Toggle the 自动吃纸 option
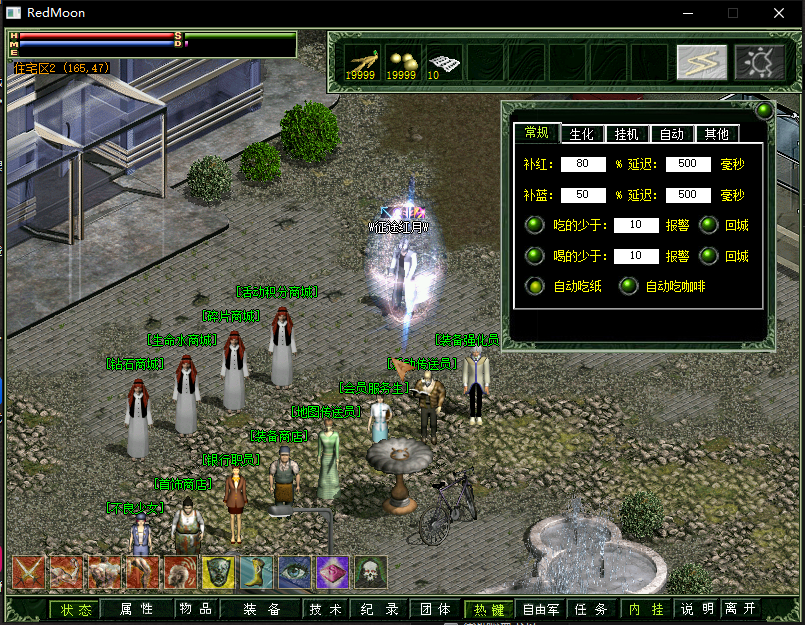 coord(535,287)
